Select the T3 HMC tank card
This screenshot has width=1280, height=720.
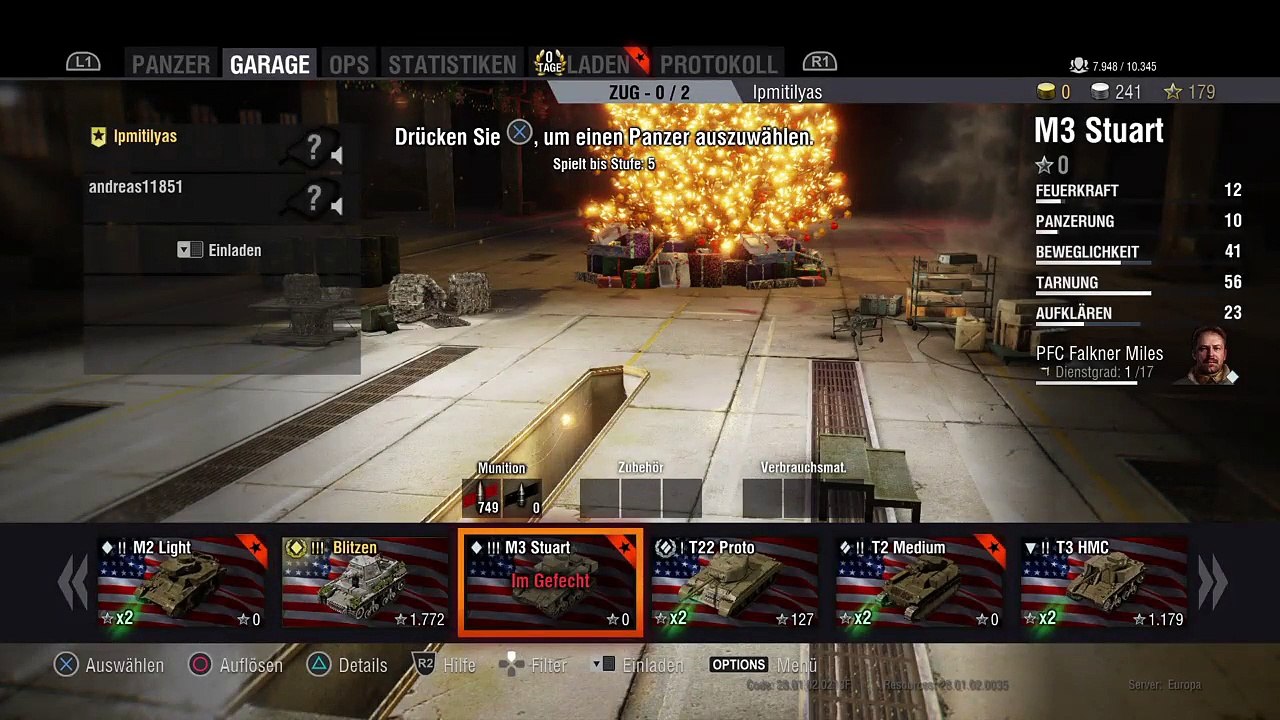(x=1104, y=583)
